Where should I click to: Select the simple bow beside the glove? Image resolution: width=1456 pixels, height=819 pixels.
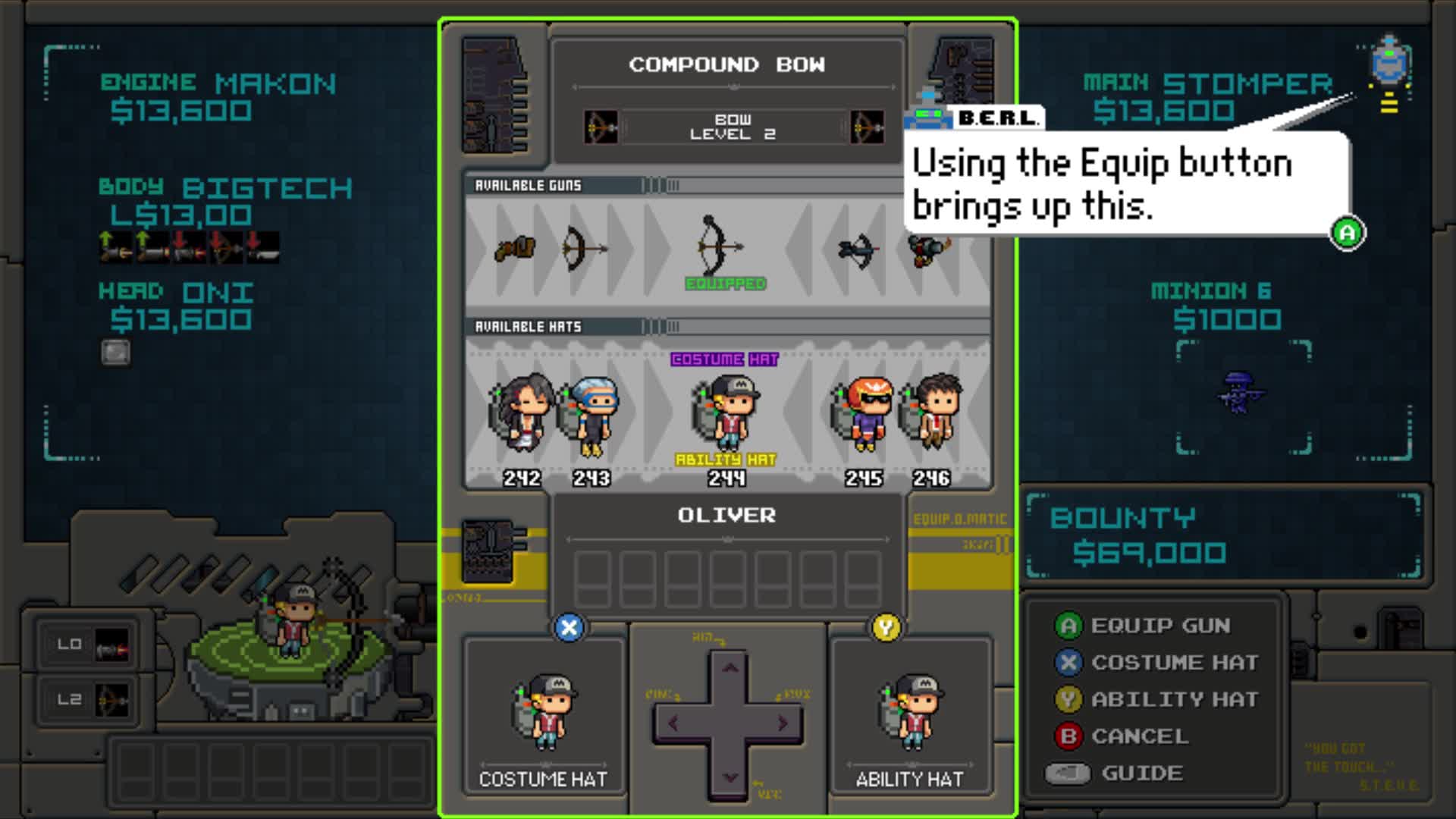pyautogui.click(x=582, y=248)
